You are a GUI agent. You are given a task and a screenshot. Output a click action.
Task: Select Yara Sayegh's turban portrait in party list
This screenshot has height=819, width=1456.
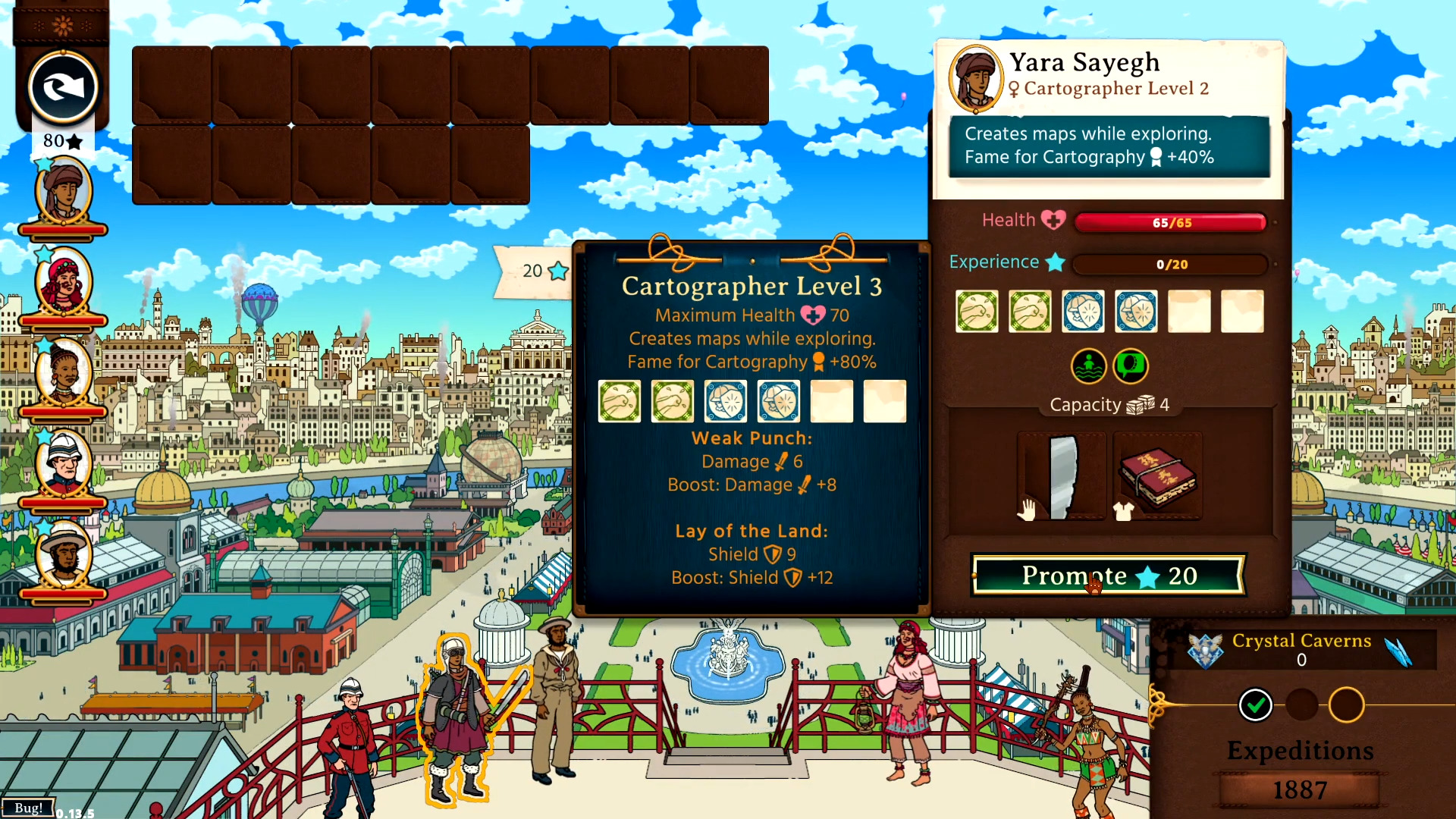click(x=63, y=192)
